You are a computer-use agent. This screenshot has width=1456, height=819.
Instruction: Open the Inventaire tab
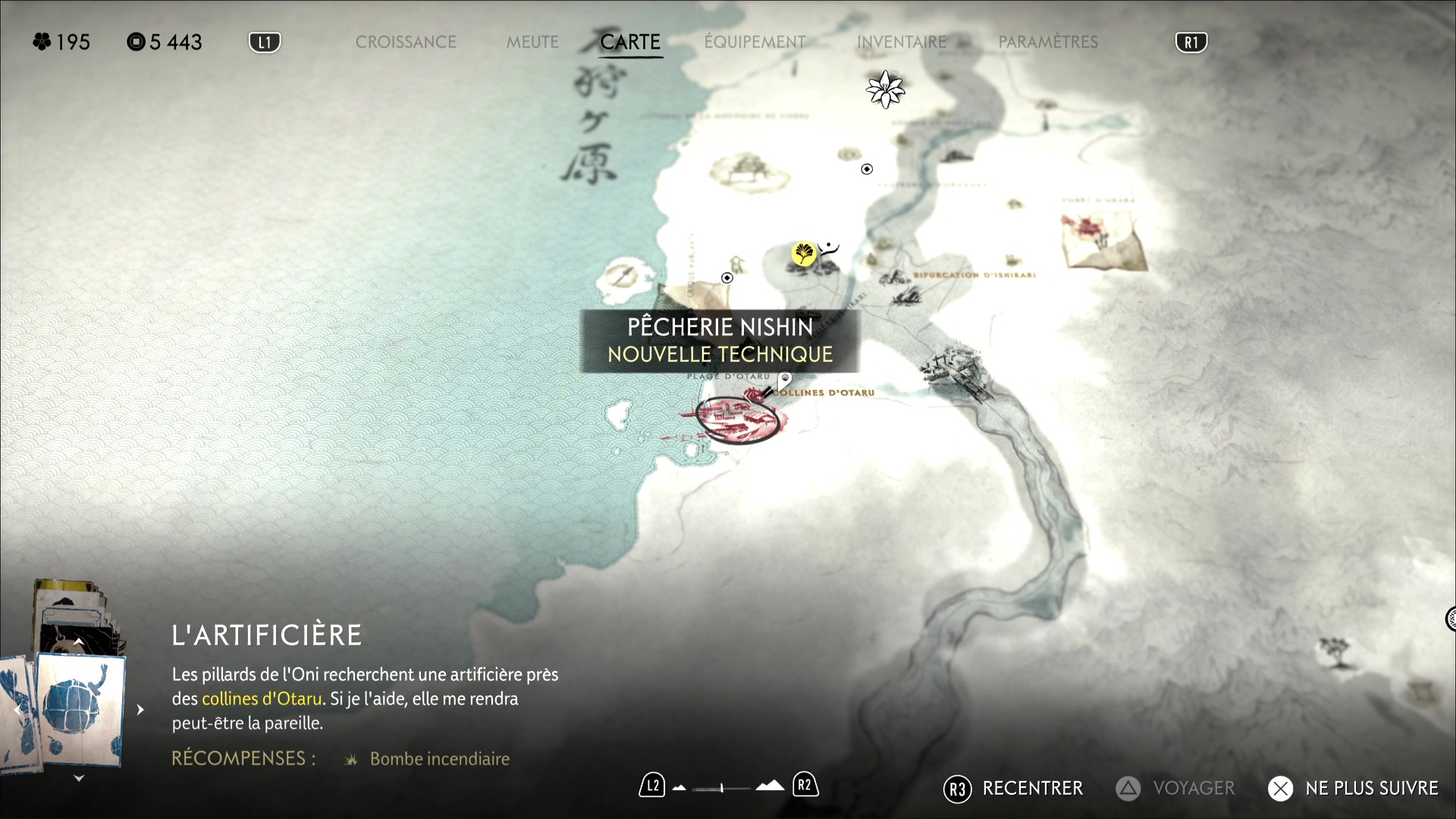[902, 42]
